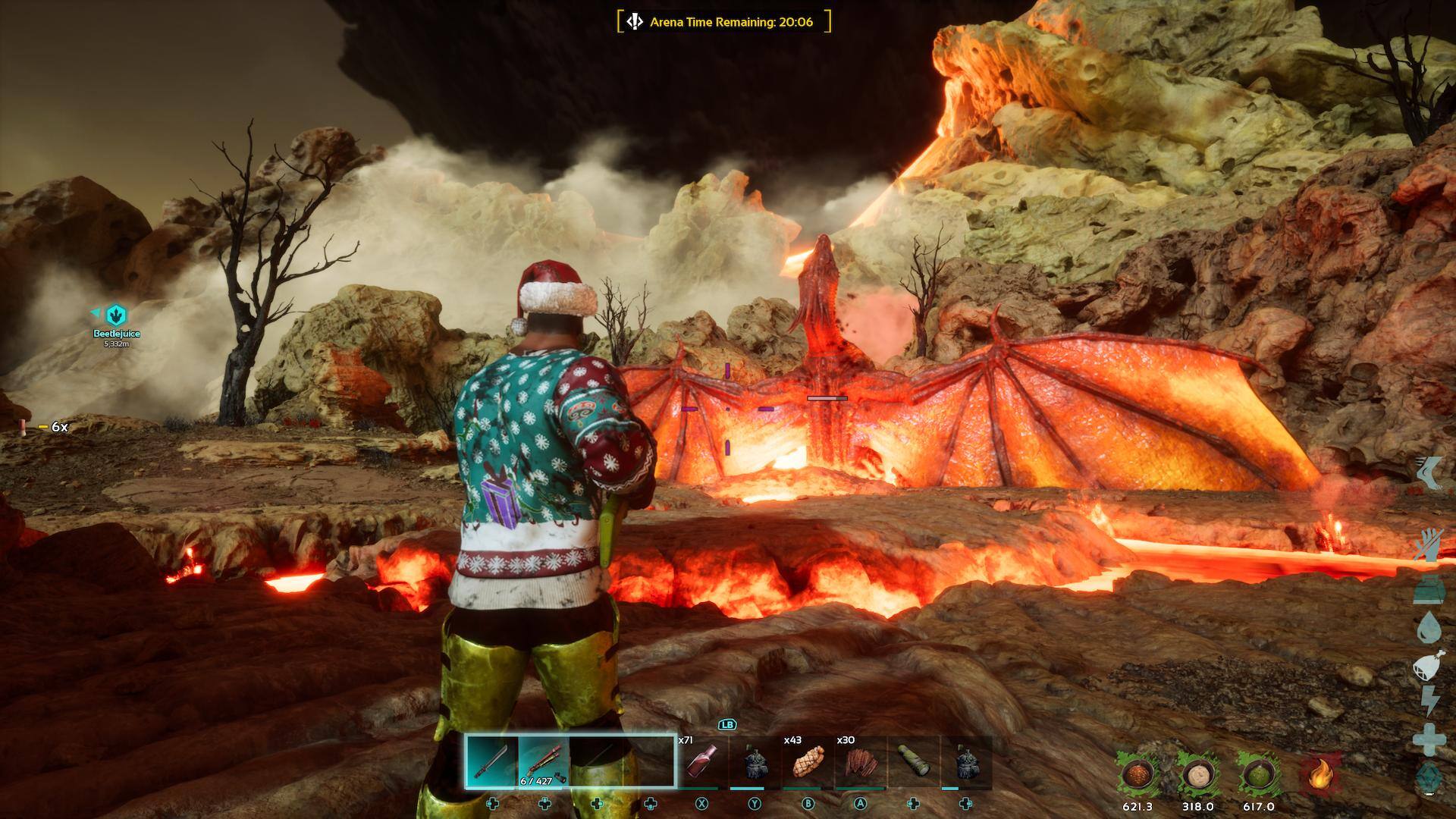
Task: Select the green spyglass slot
Action: coord(913,762)
